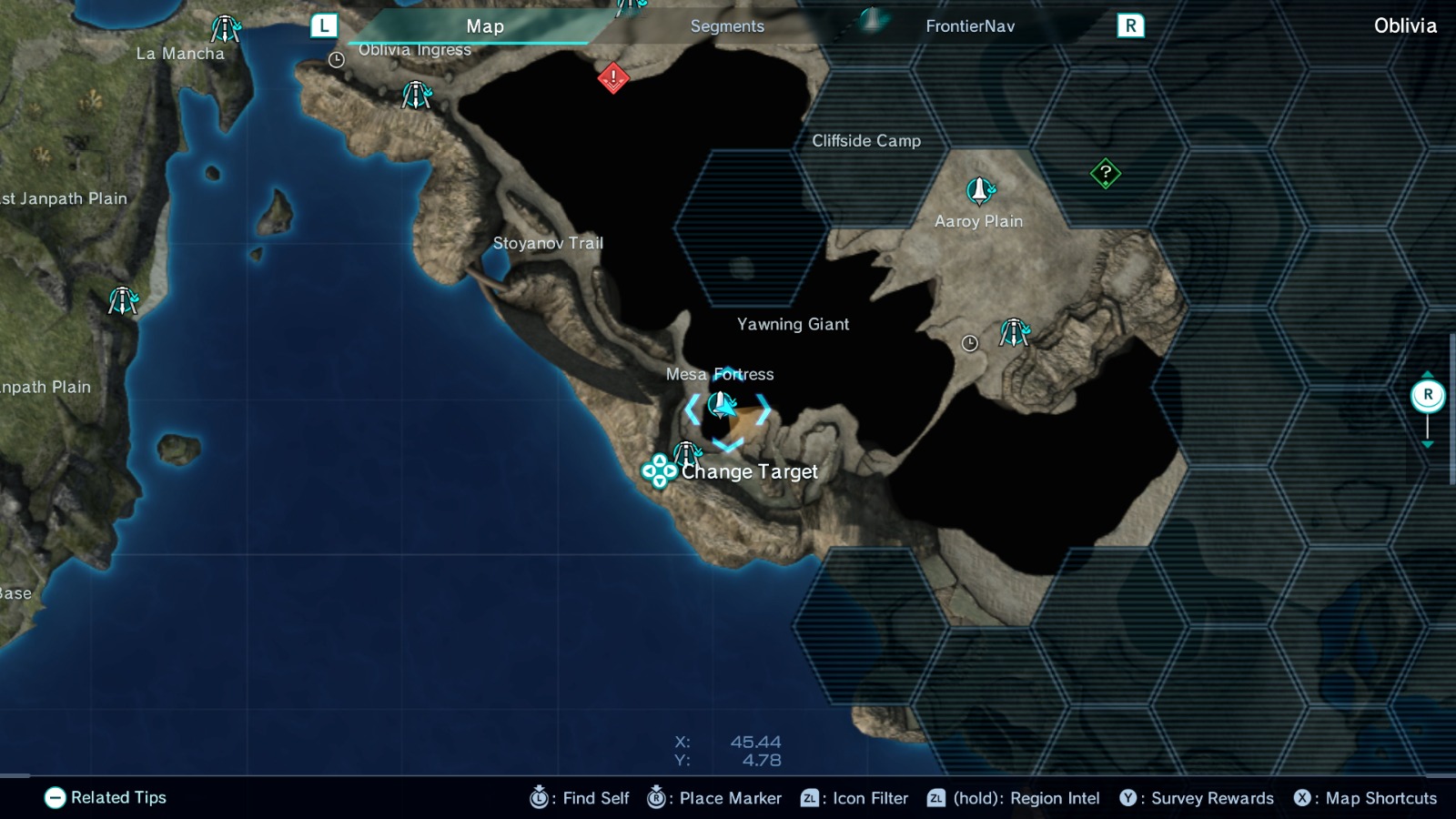Click the clock icon beside Oblivia Ingress
The image size is (1456, 819).
337,60
